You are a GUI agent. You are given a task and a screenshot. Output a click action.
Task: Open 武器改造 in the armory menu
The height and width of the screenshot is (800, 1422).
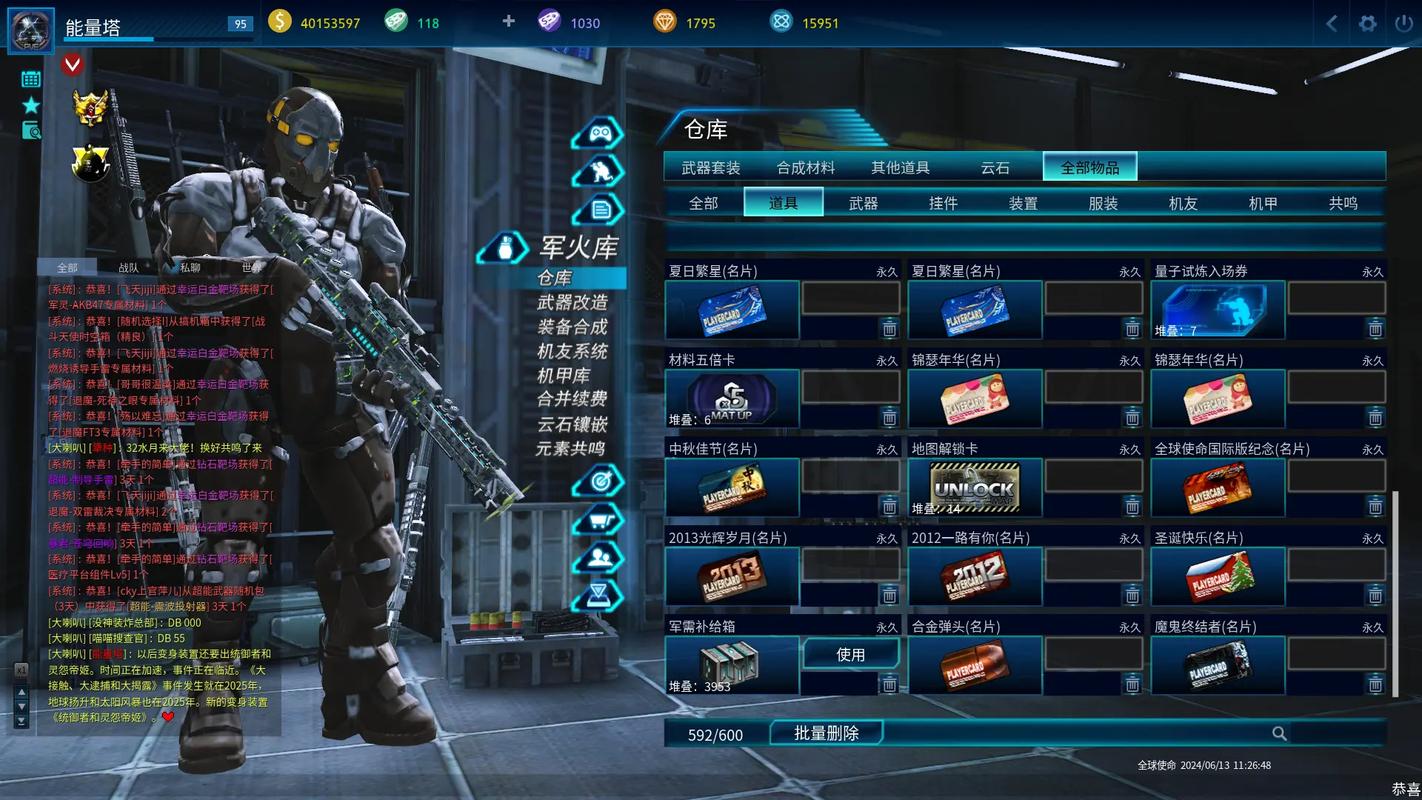(x=572, y=302)
